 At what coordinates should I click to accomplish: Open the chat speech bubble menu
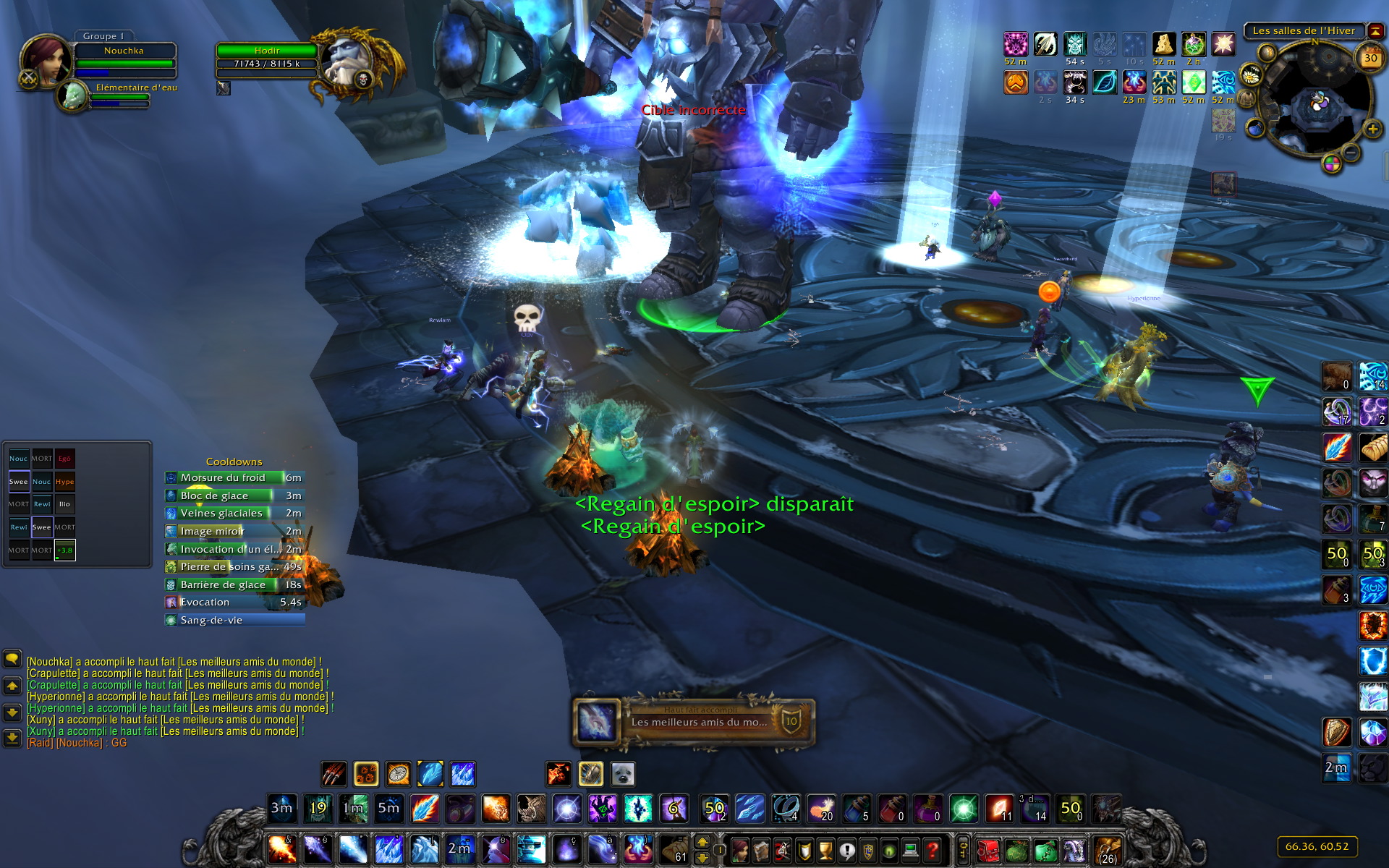12,659
